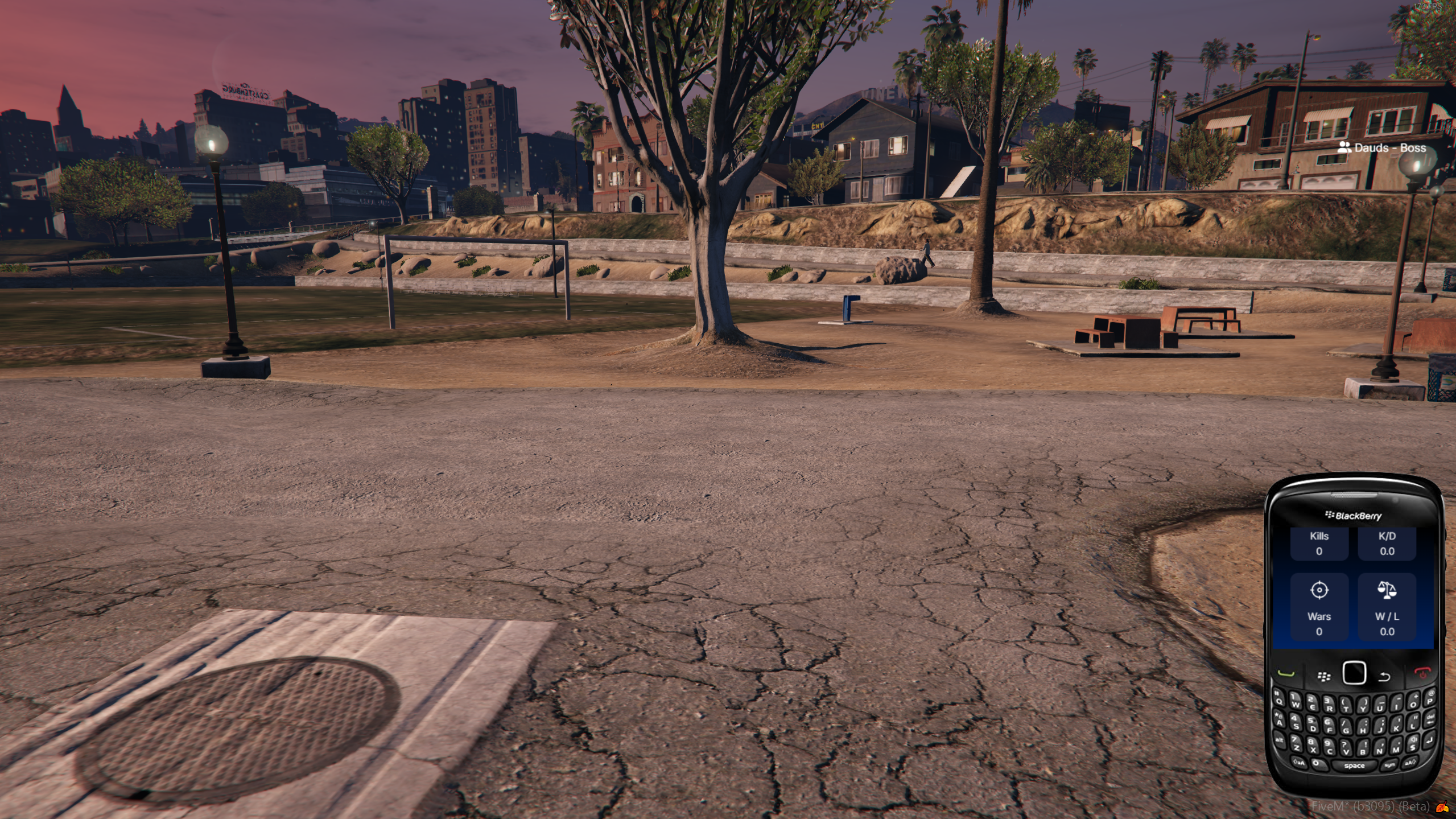The height and width of the screenshot is (819, 1456).
Task: Go back using the phone's return arrow
Action: [x=1384, y=676]
